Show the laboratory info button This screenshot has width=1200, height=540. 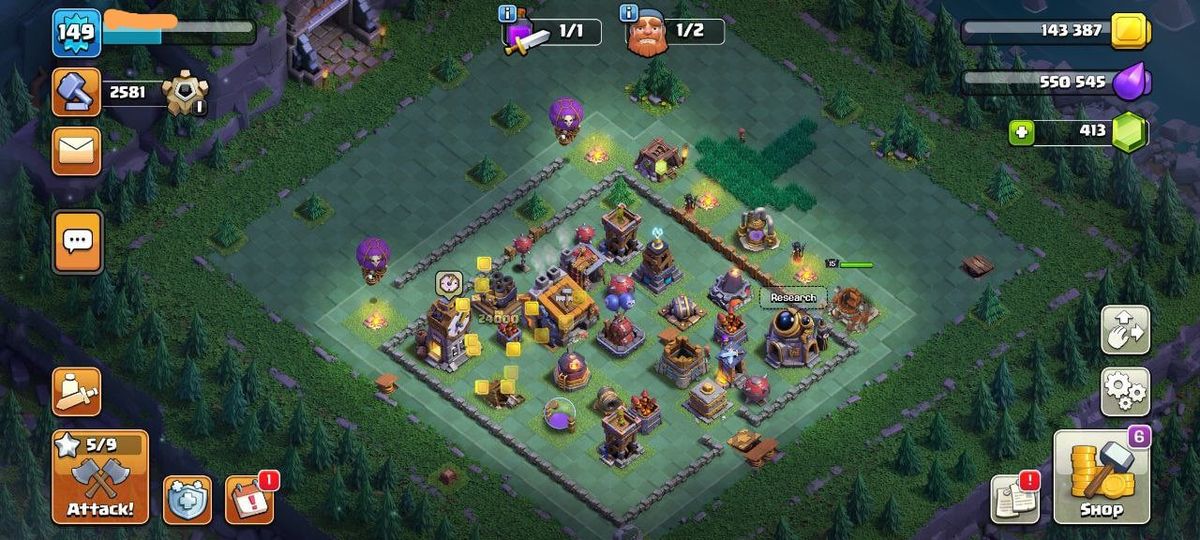[x=506, y=13]
